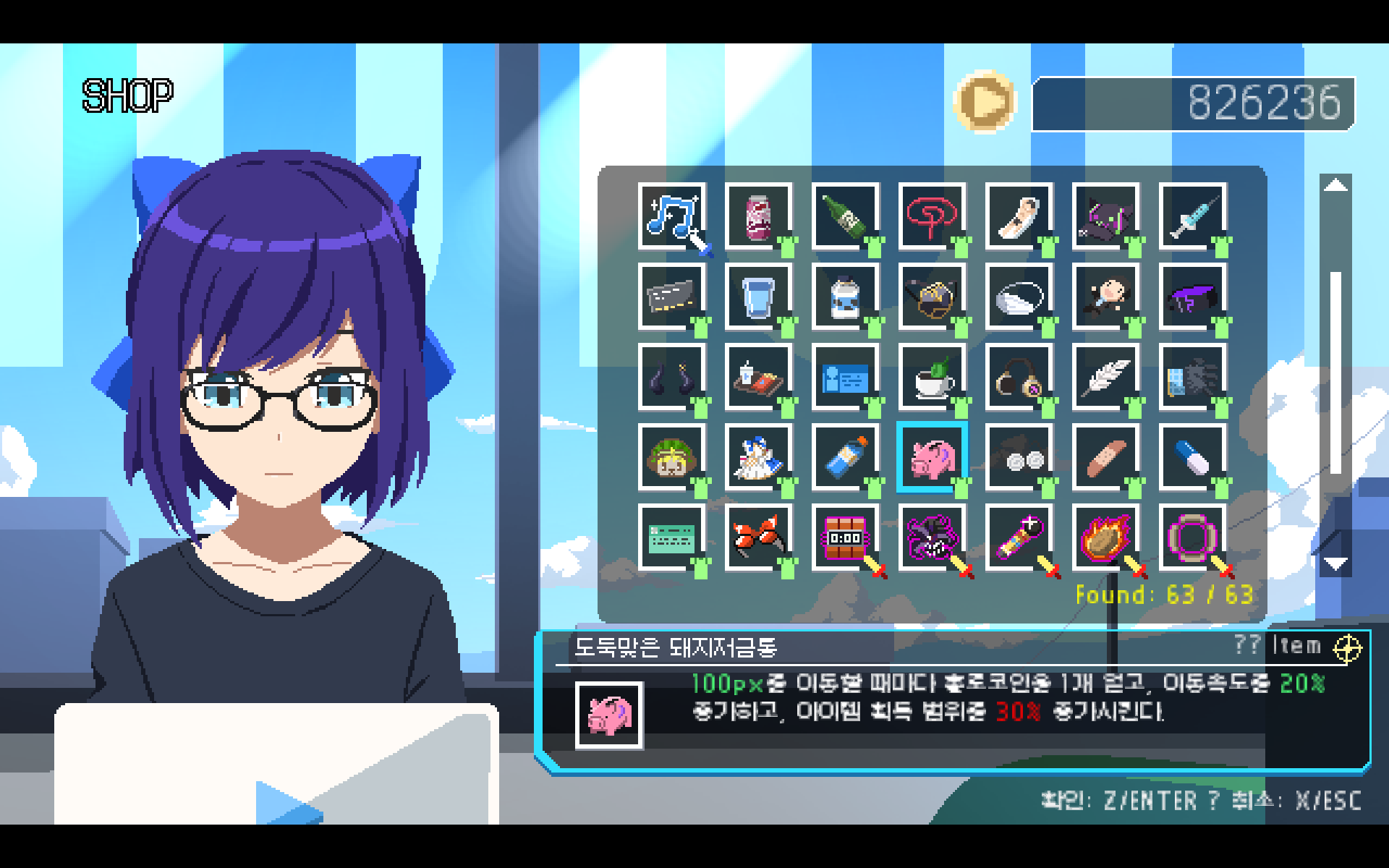1389x868 pixels.
Task: Choose the blue and white pill capsule
Action: point(1192,457)
